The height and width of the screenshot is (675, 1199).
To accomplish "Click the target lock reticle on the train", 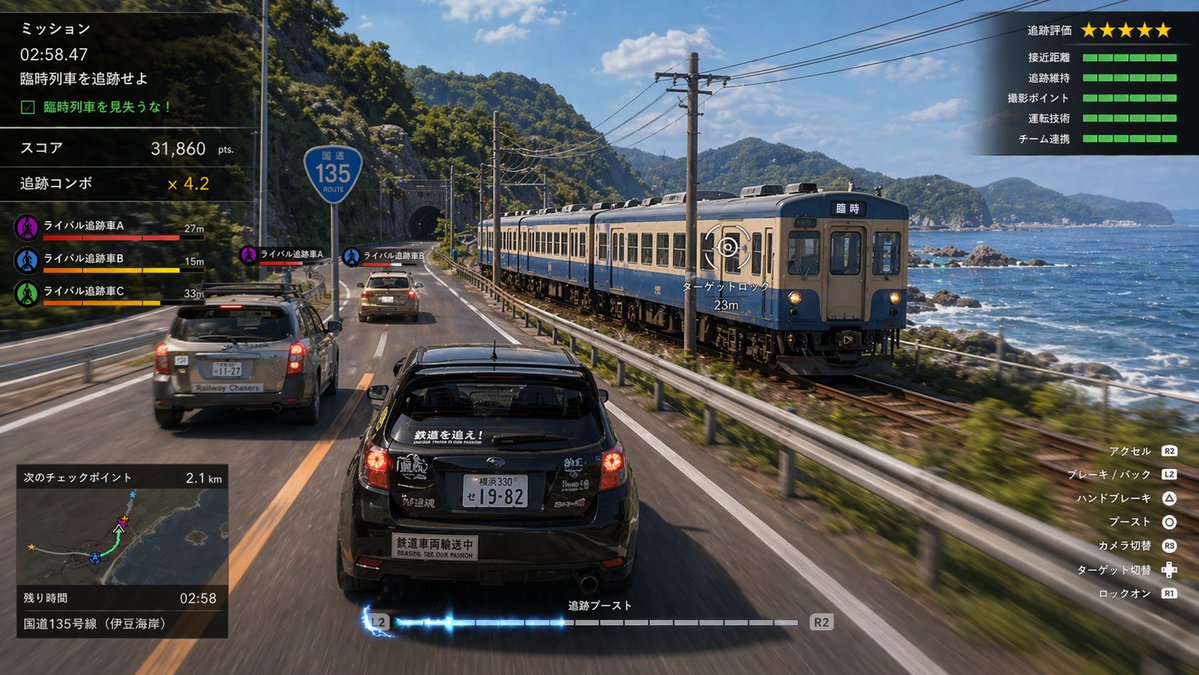I will point(727,247).
